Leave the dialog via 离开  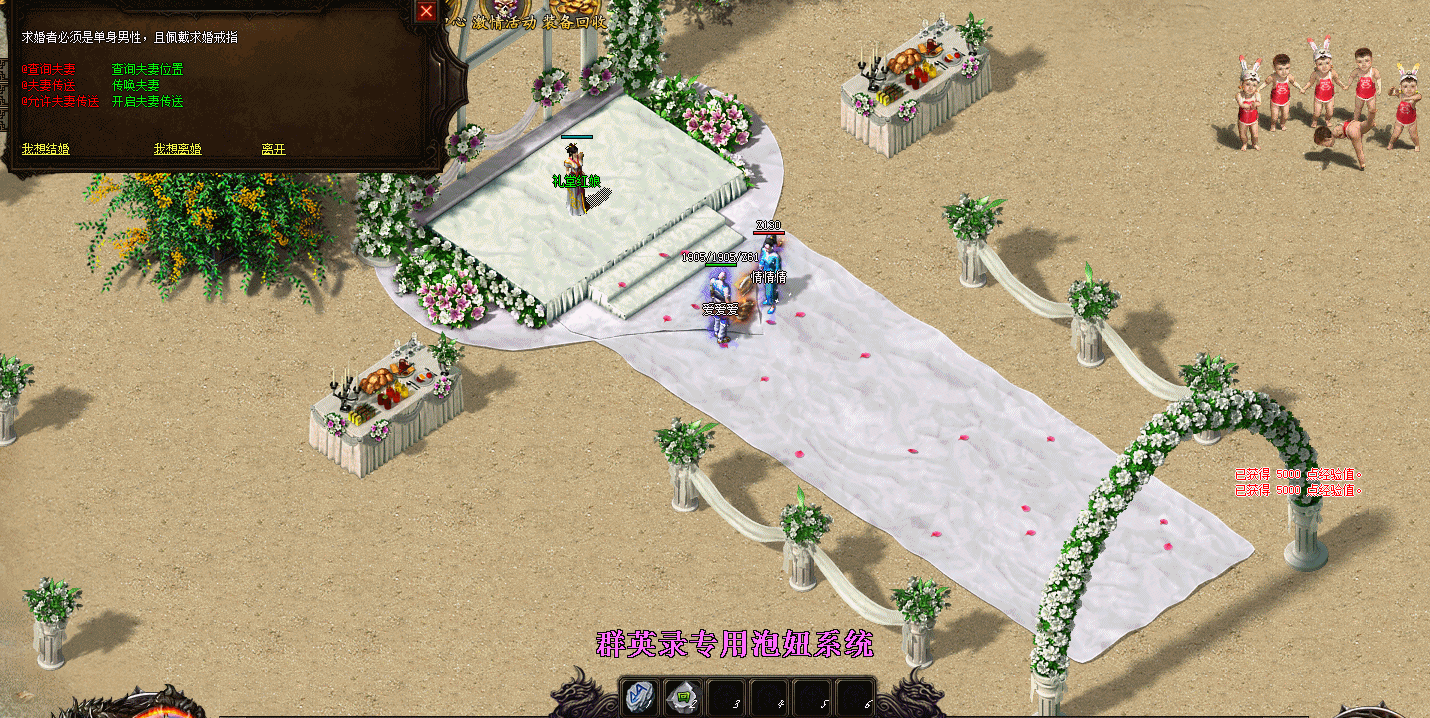[x=273, y=149]
